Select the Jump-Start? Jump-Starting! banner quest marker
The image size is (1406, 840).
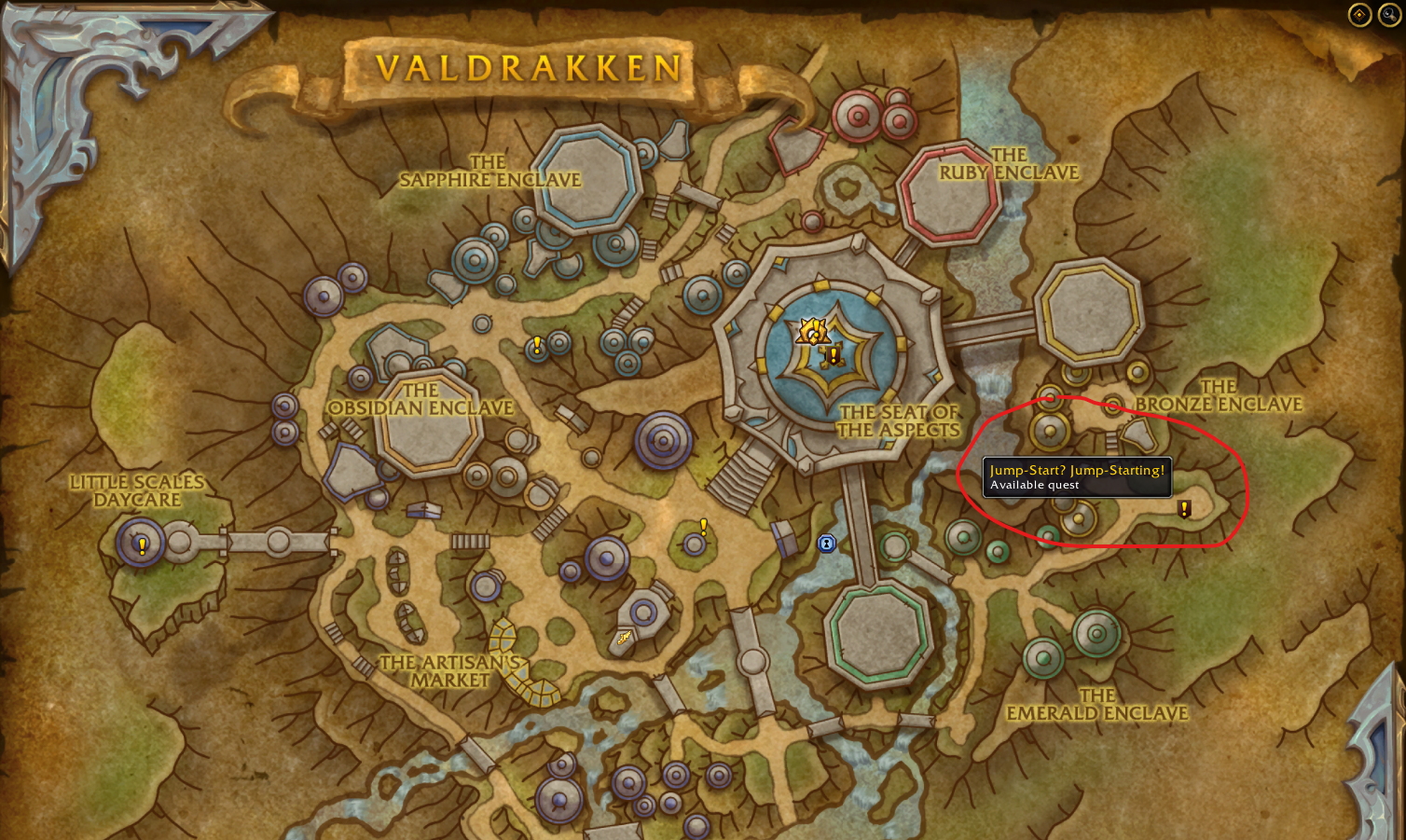pyautogui.click(x=1184, y=509)
